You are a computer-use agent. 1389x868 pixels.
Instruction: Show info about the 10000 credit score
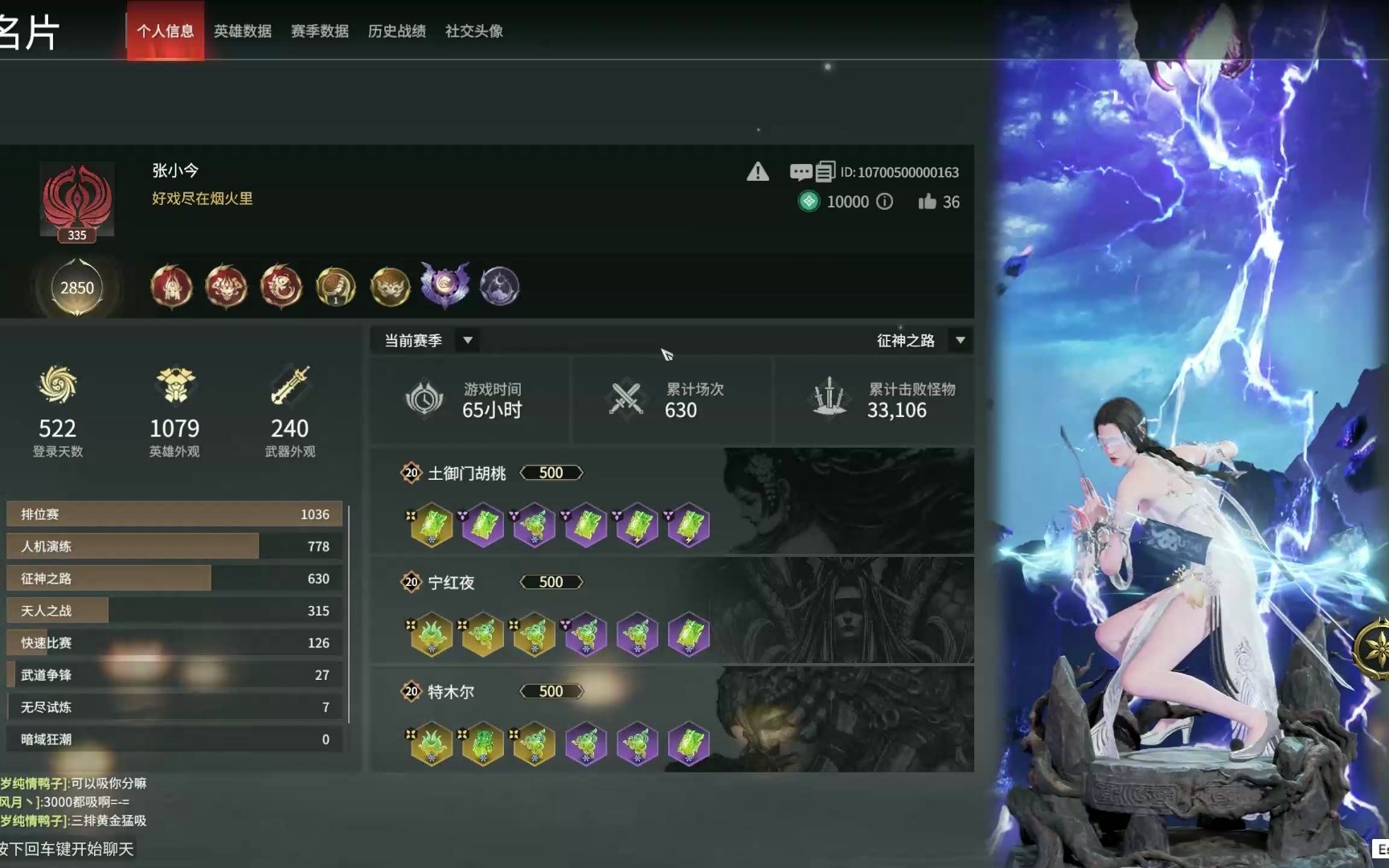tap(884, 202)
